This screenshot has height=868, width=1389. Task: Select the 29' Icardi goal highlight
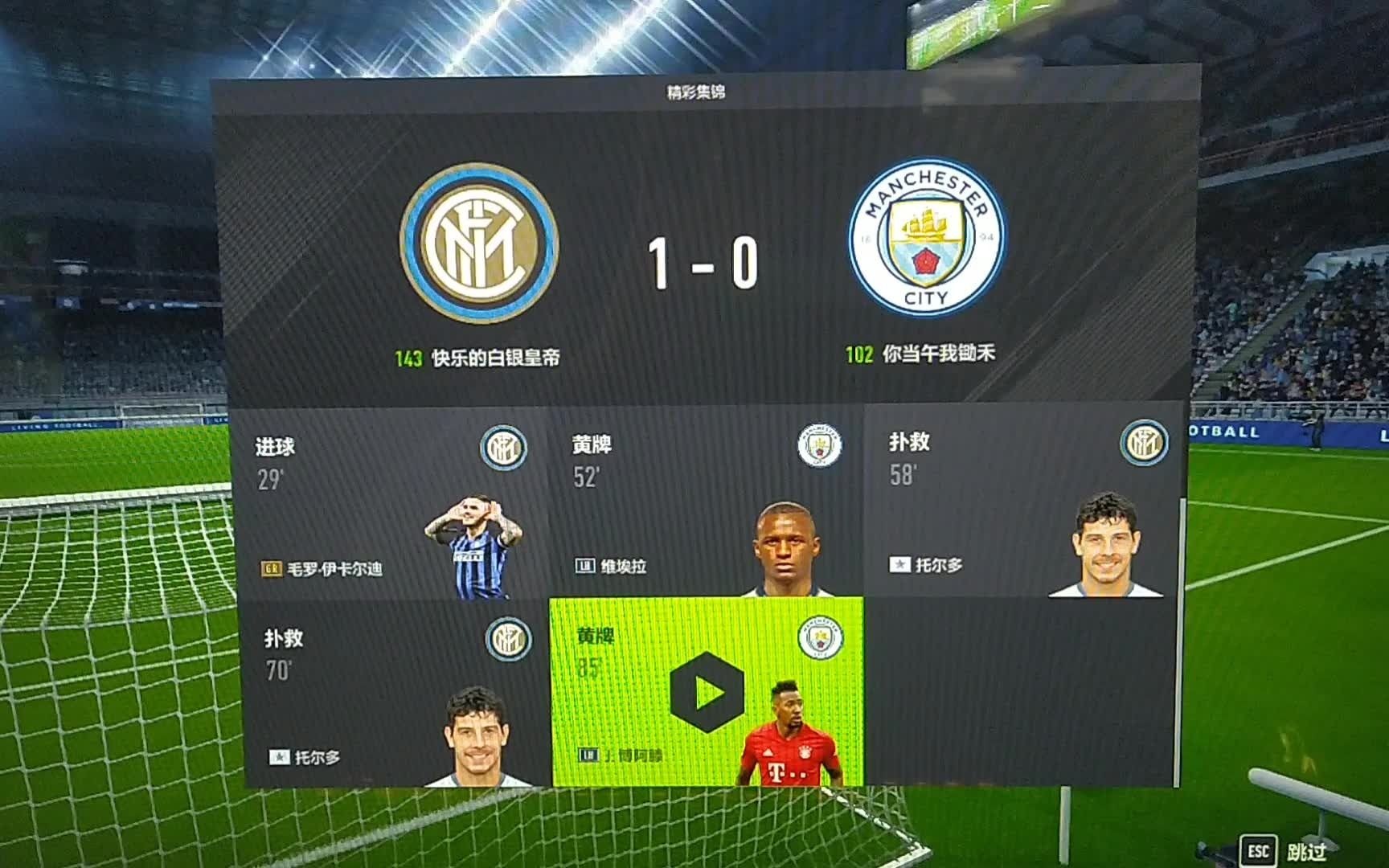tap(394, 505)
